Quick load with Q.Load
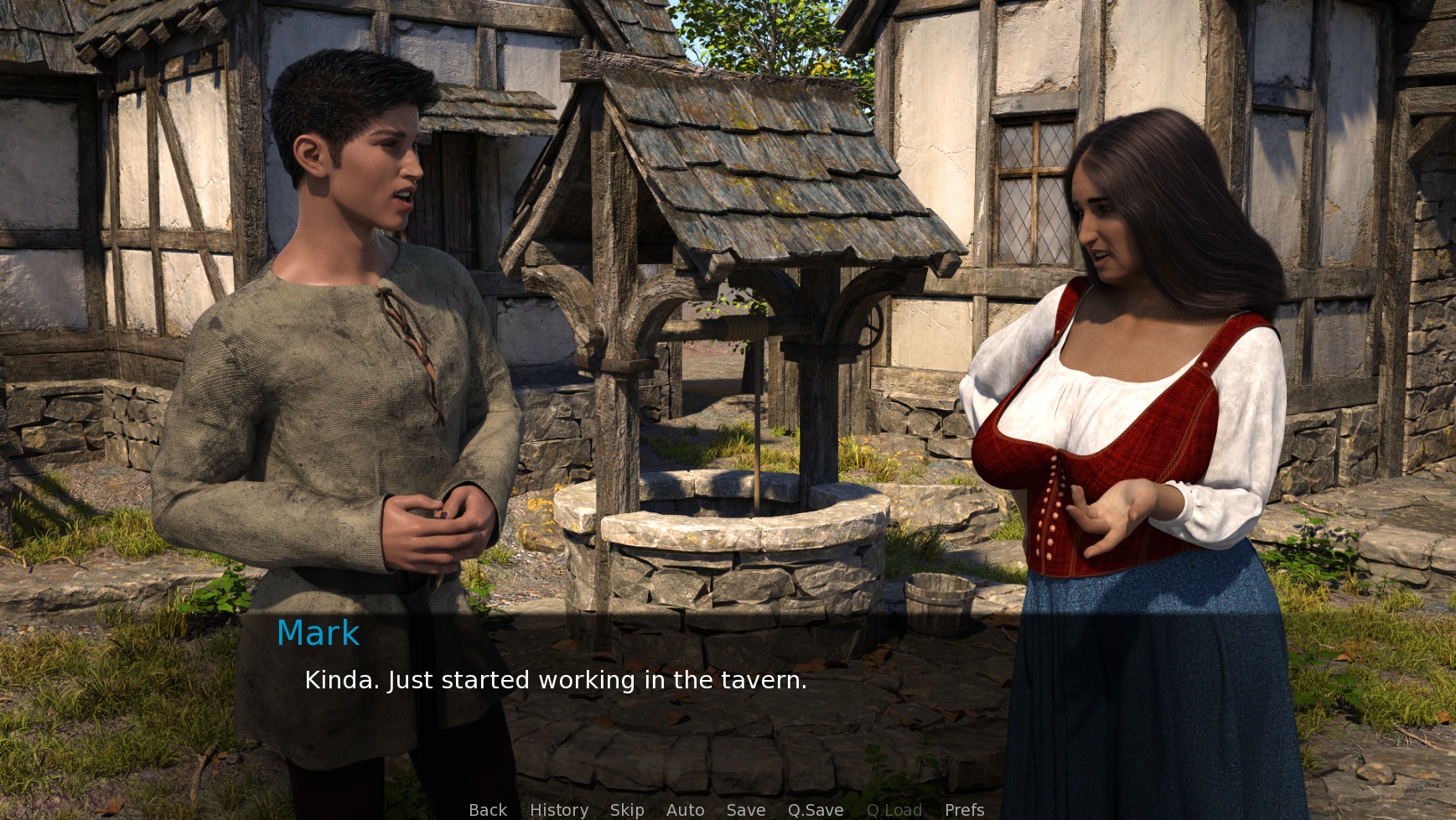 [894, 810]
